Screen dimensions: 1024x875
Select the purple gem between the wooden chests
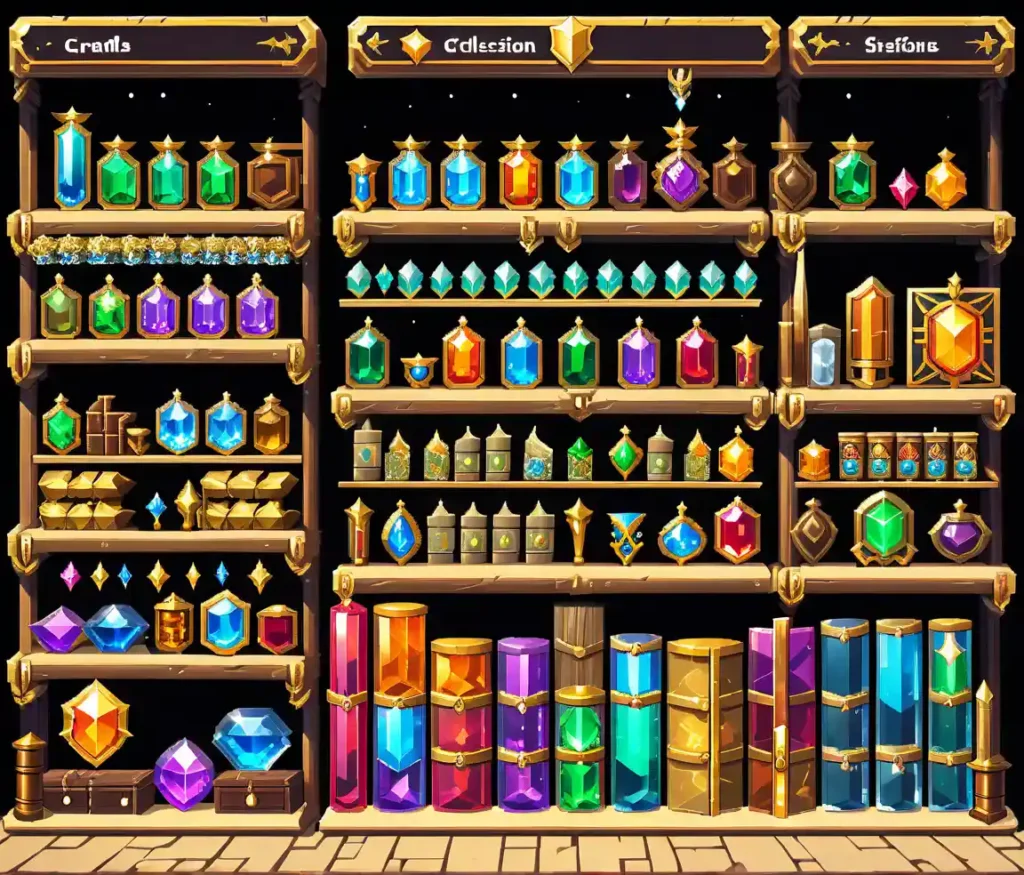pyautogui.click(x=184, y=771)
